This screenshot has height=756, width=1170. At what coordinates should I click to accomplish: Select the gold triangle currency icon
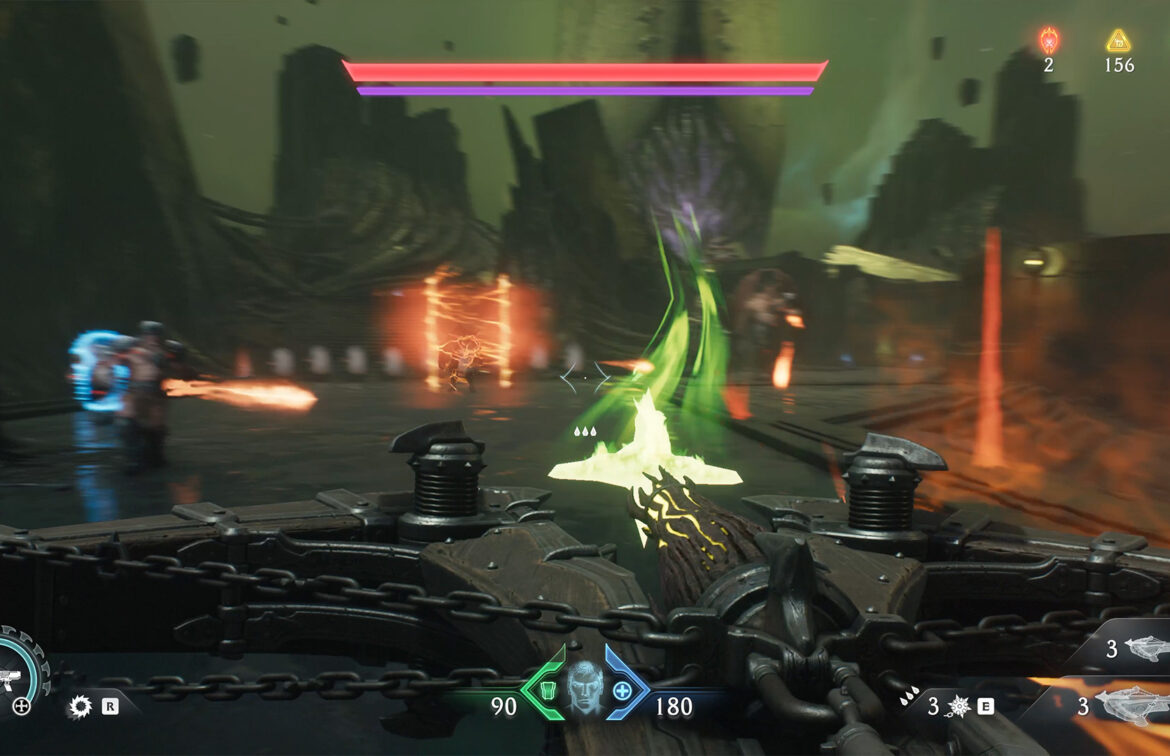[1118, 41]
